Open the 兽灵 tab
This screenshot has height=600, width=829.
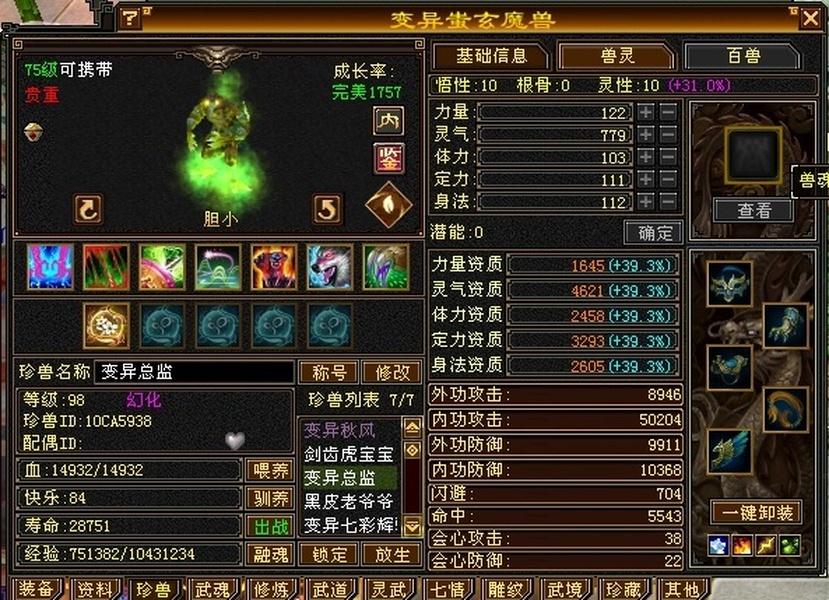[615, 56]
